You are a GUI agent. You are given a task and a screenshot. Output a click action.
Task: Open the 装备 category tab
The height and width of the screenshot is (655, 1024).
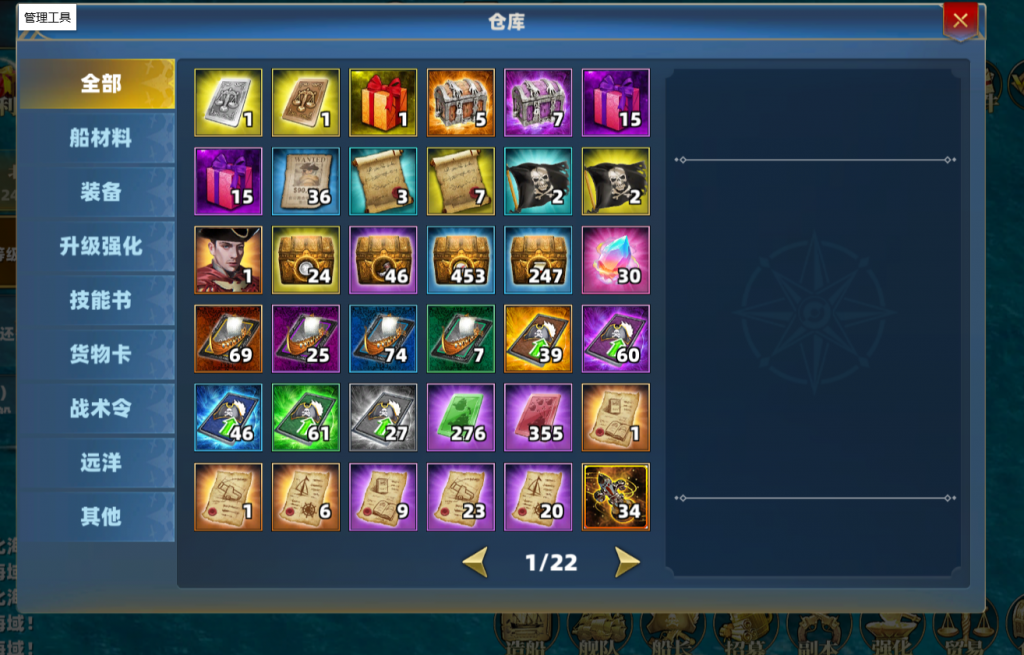pyautogui.click(x=99, y=192)
